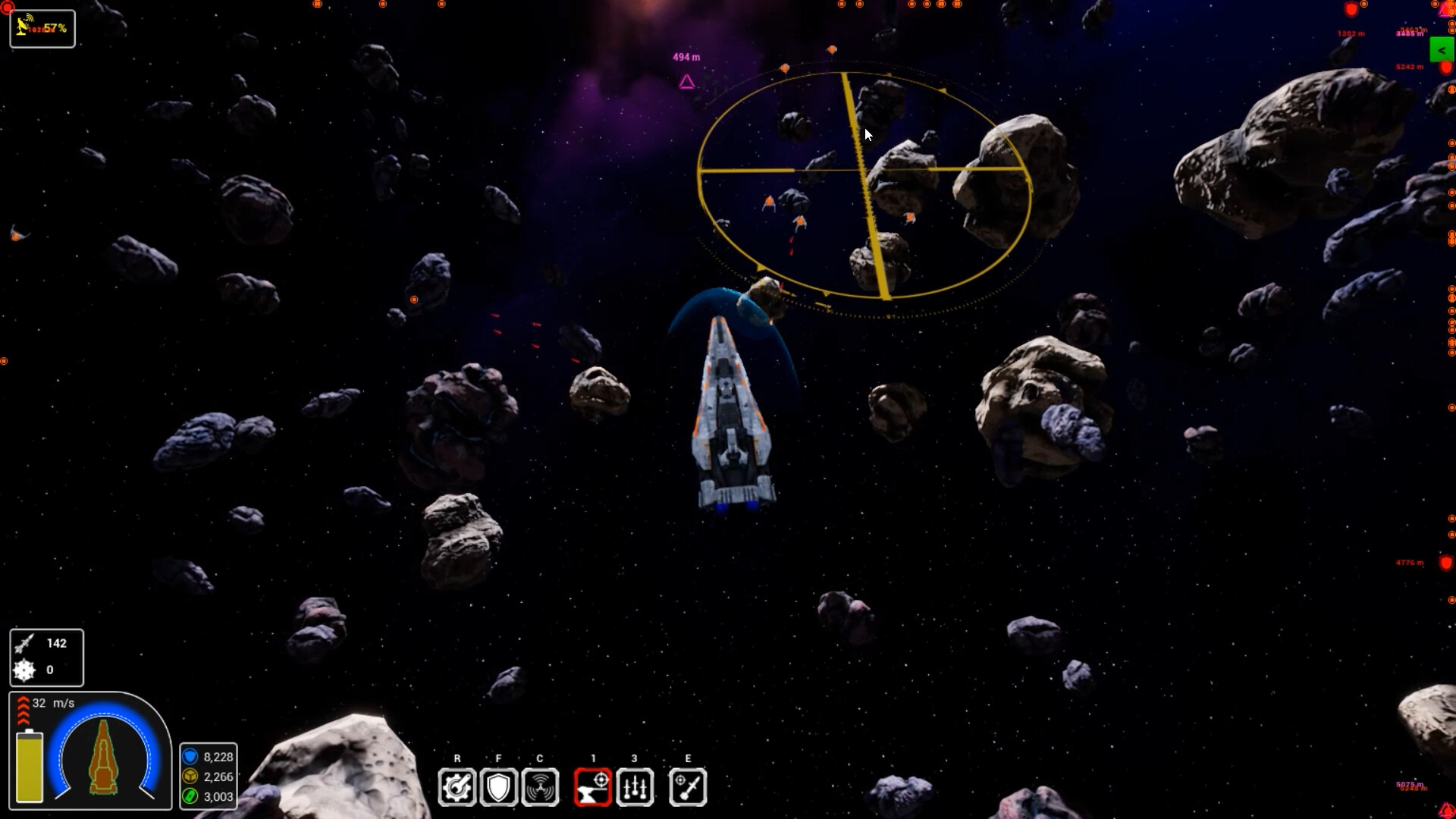This screenshot has width=1456, height=819.
Task: Click the green credits resource showing 3,003
Action: [x=209, y=797]
